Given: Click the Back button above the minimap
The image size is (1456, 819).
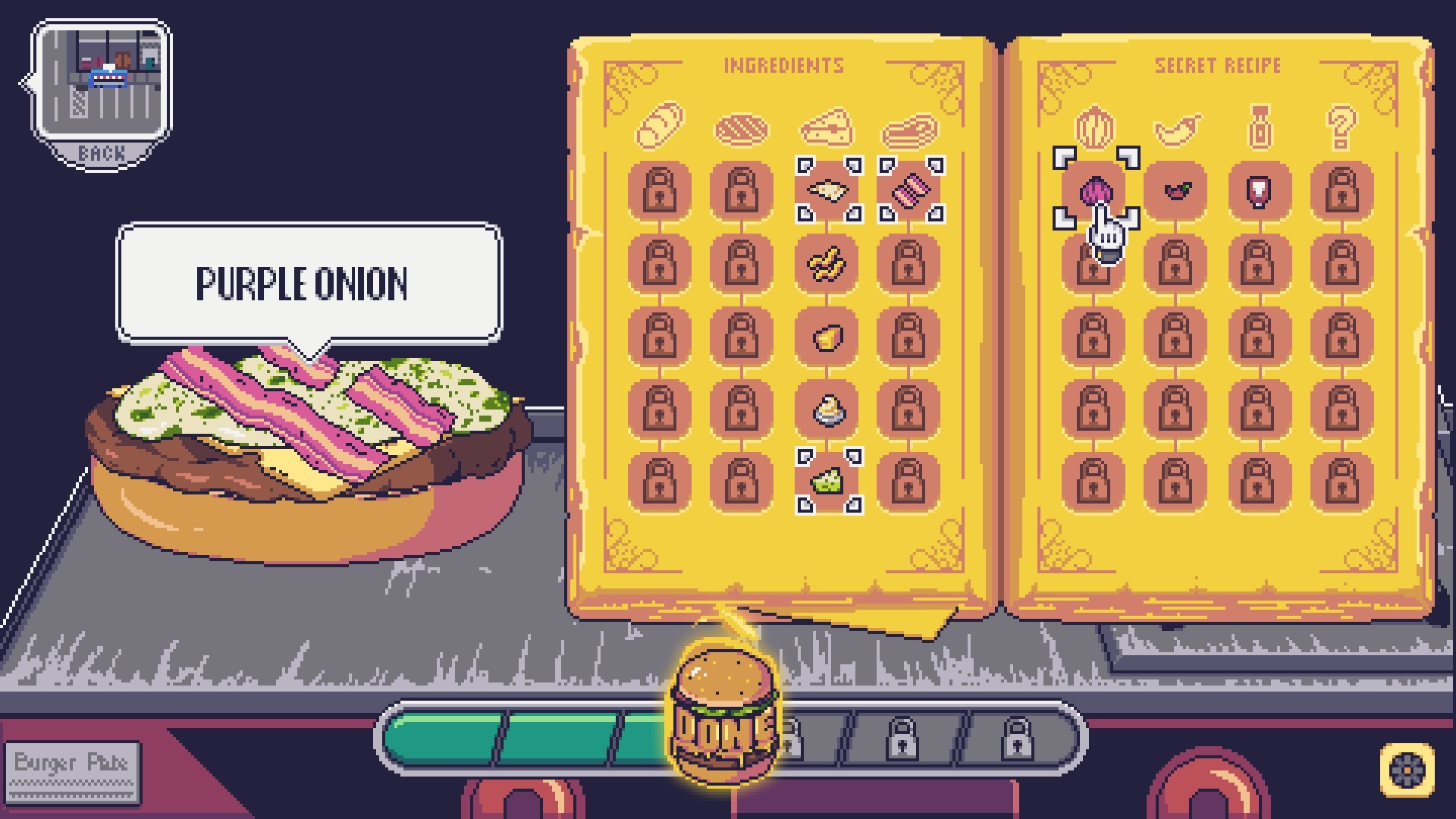Looking at the screenshot, I should click(101, 152).
